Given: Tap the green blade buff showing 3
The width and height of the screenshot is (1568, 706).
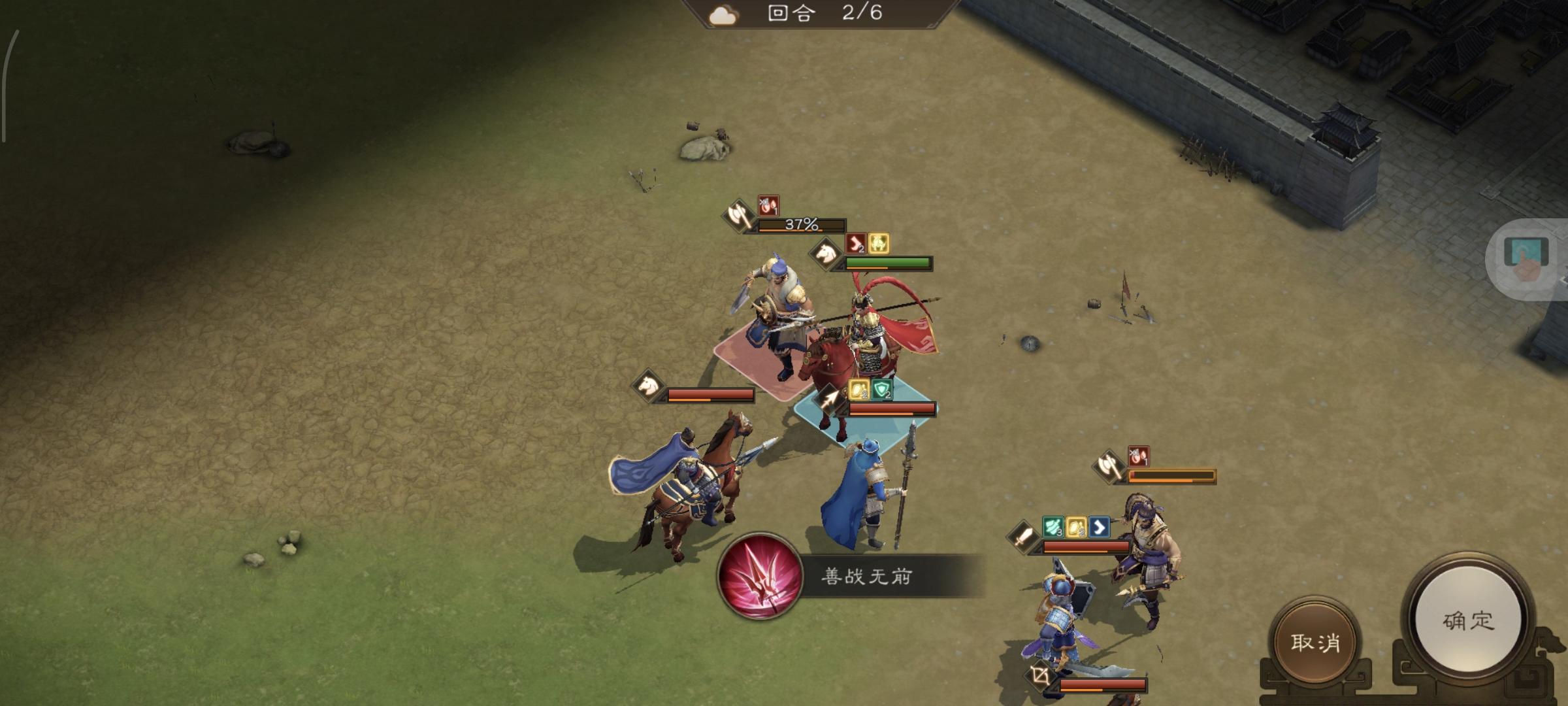Looking at the screenshot, I should coord(1053,527).
